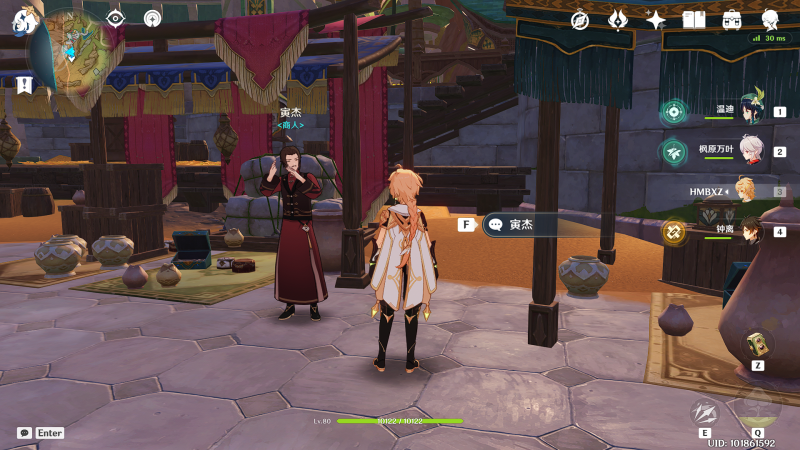Screen dimensions: 800x450
Task: Switch to party member 枫原万叶
Action: coord(749,152)
